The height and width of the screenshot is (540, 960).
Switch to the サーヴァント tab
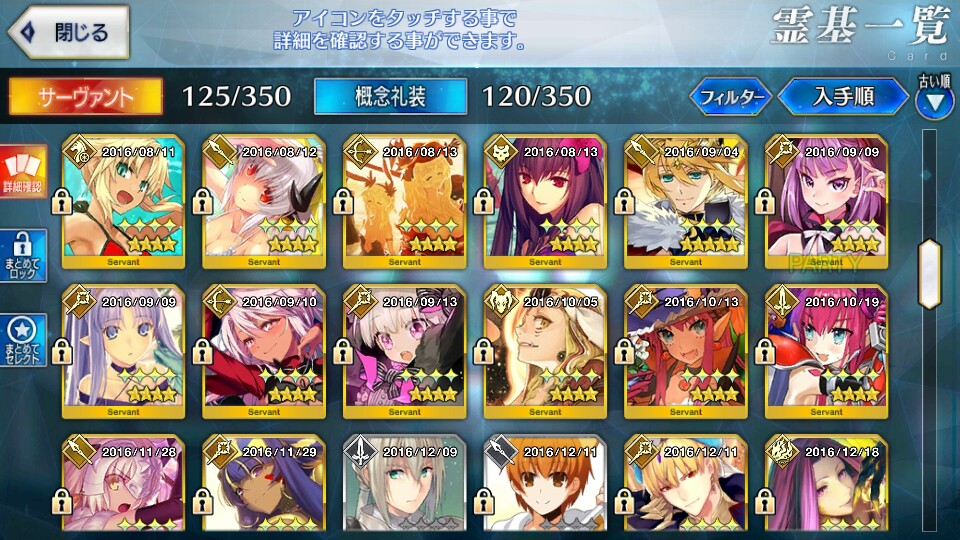click(x=86, y=96)
